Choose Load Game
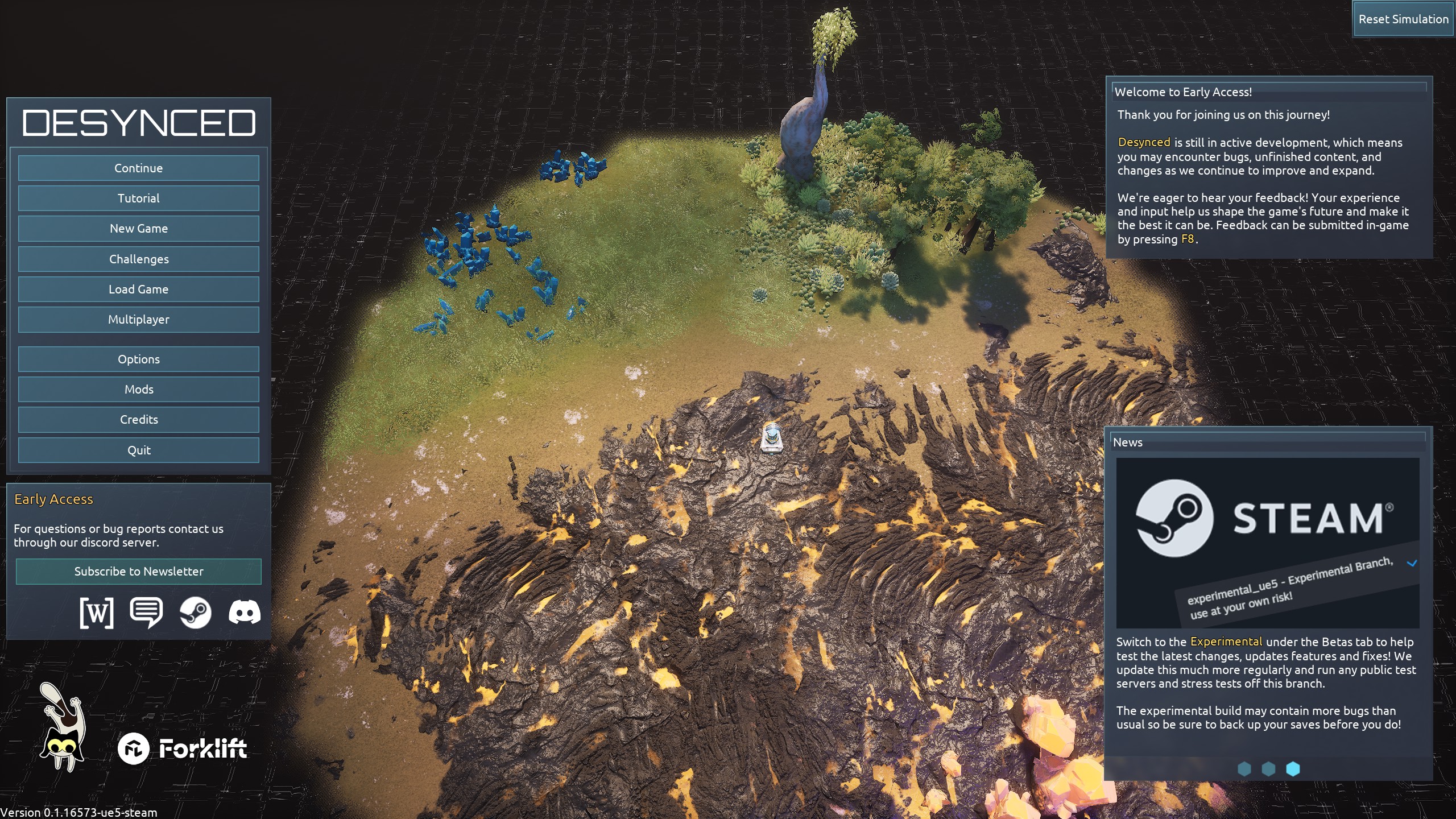1456x819 pixels. (x=138, y=289)
